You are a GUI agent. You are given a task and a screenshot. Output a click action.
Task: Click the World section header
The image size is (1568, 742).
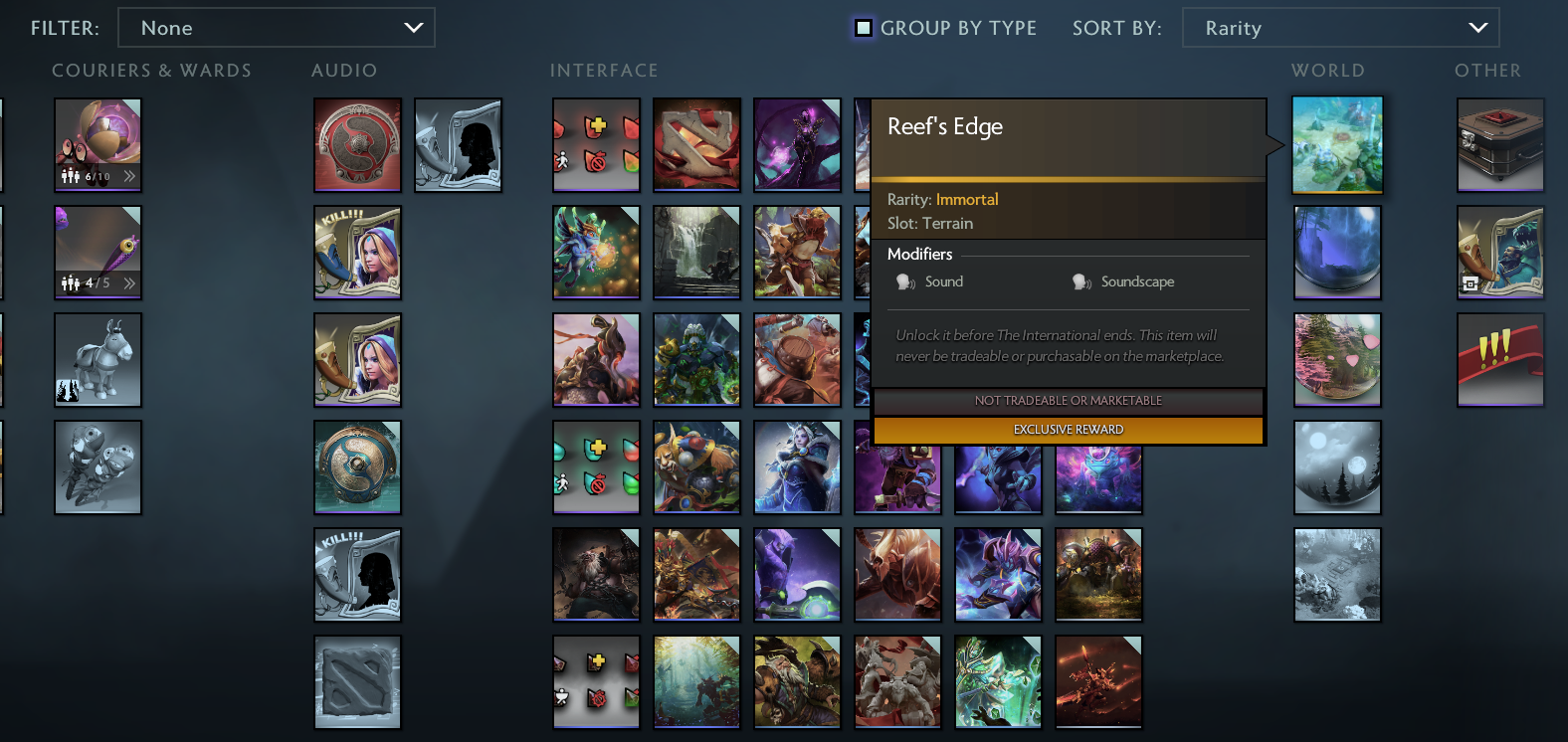coord(1327,70)
